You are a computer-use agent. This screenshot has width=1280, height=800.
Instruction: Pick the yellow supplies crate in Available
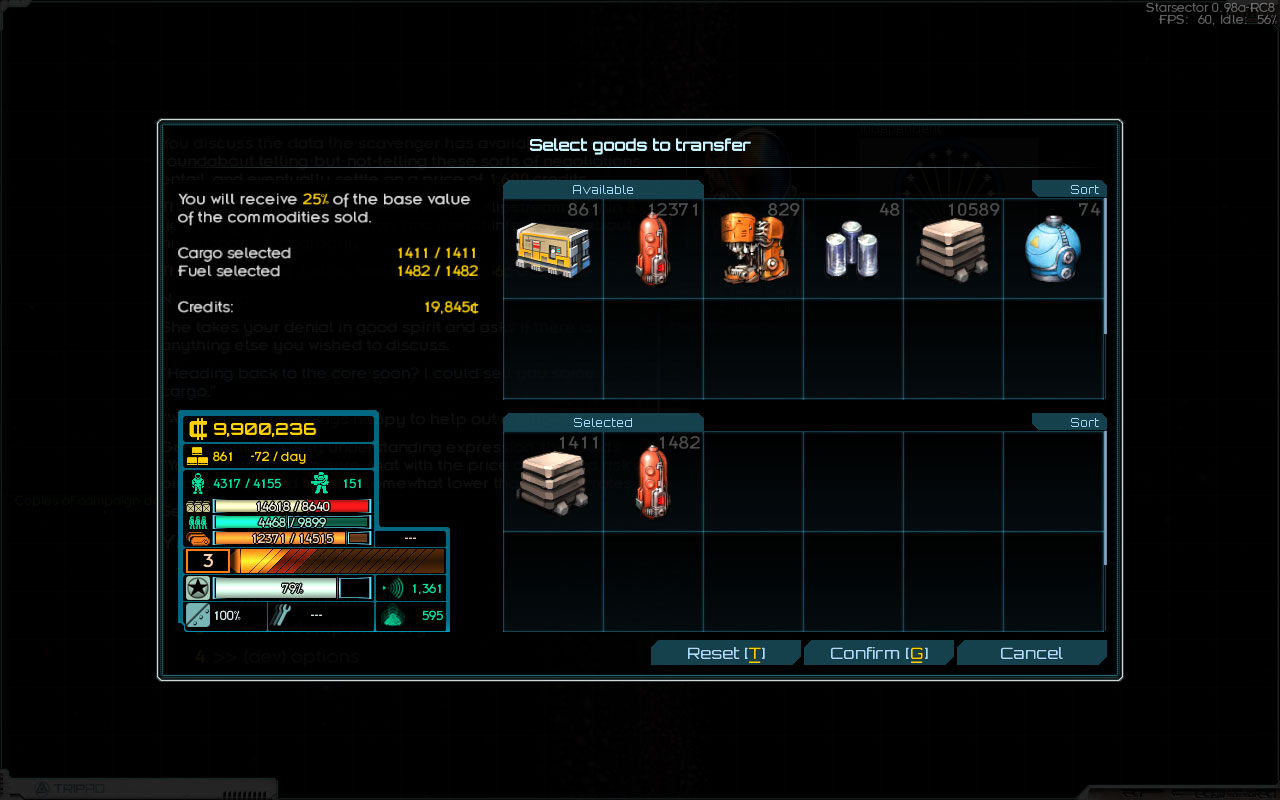coord(553,249)
